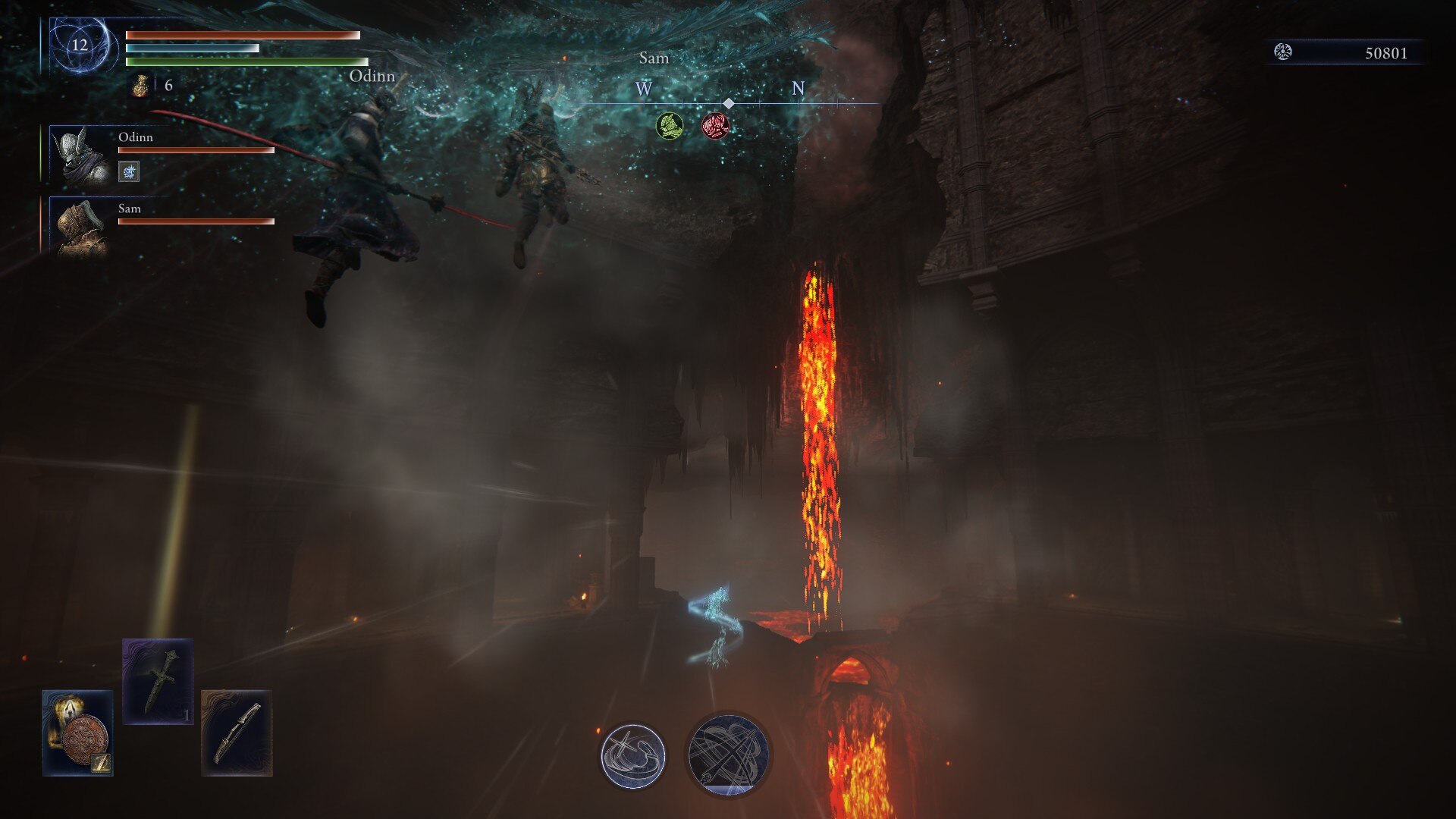Trigger the larger crossed-slashes ultimate art icon

[x=728, y=754]
